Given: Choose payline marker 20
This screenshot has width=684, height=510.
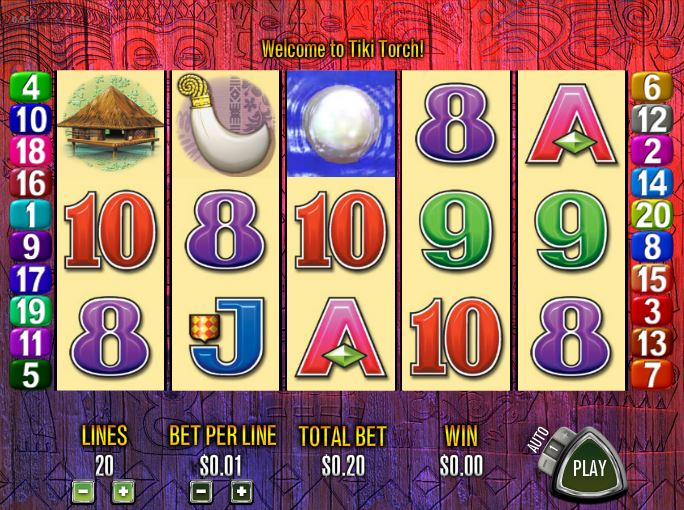Looking at the screenshot, I should 652,215.
